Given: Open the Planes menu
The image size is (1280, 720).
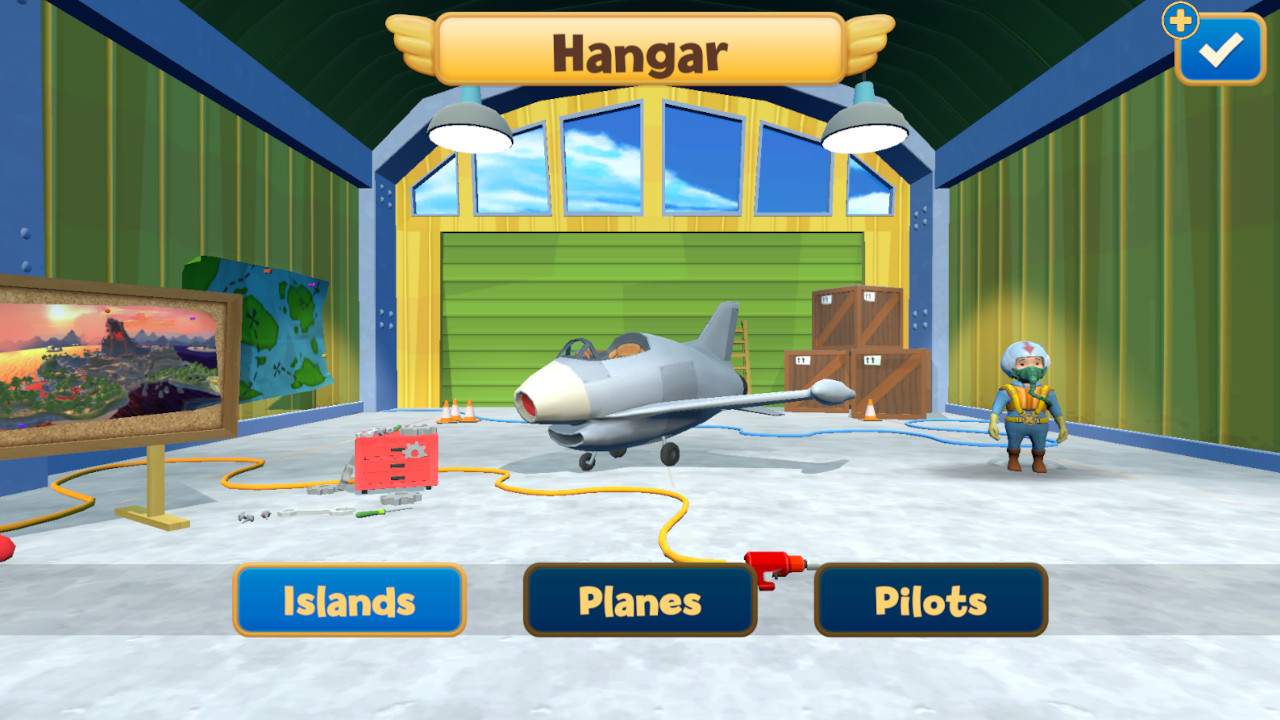Looking at the screenshot, I should 639,600.
